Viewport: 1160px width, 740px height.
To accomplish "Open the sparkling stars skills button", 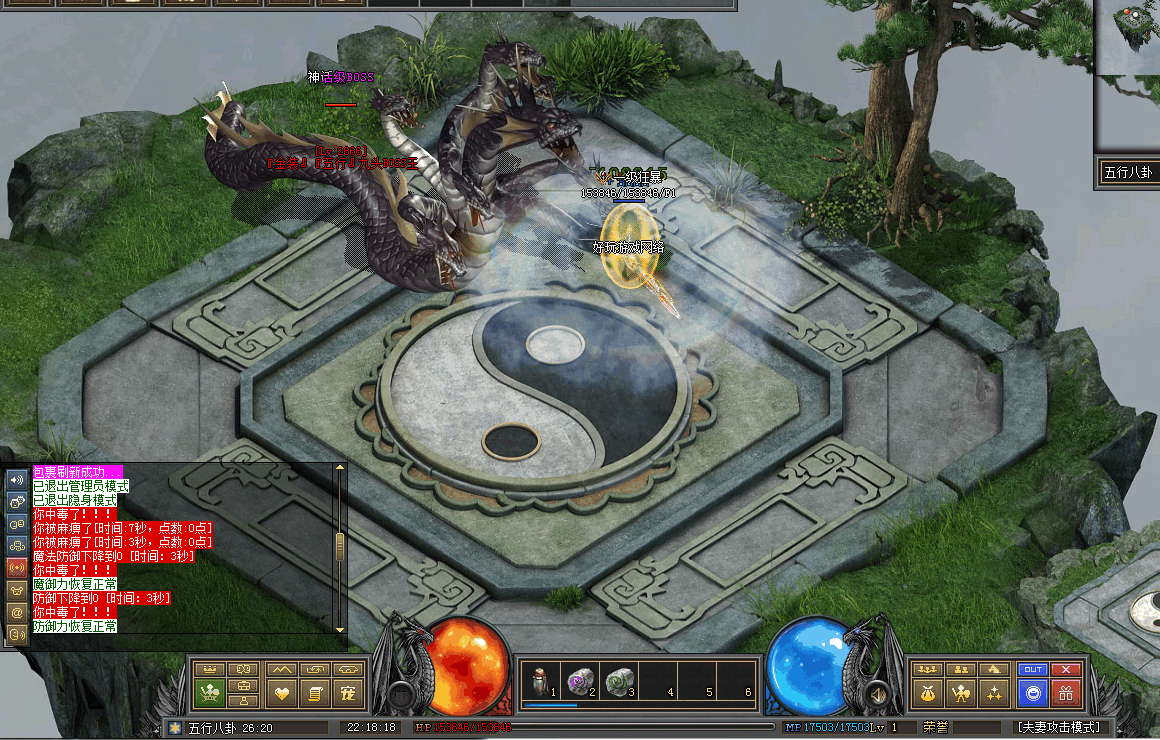I will (x=994, y=692).
